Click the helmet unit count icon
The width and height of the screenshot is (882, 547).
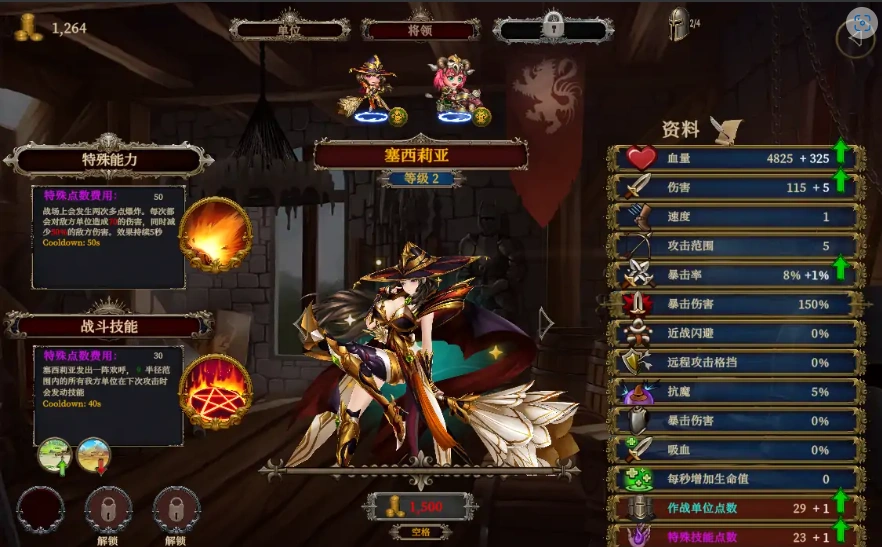click(x=678, y=25)
